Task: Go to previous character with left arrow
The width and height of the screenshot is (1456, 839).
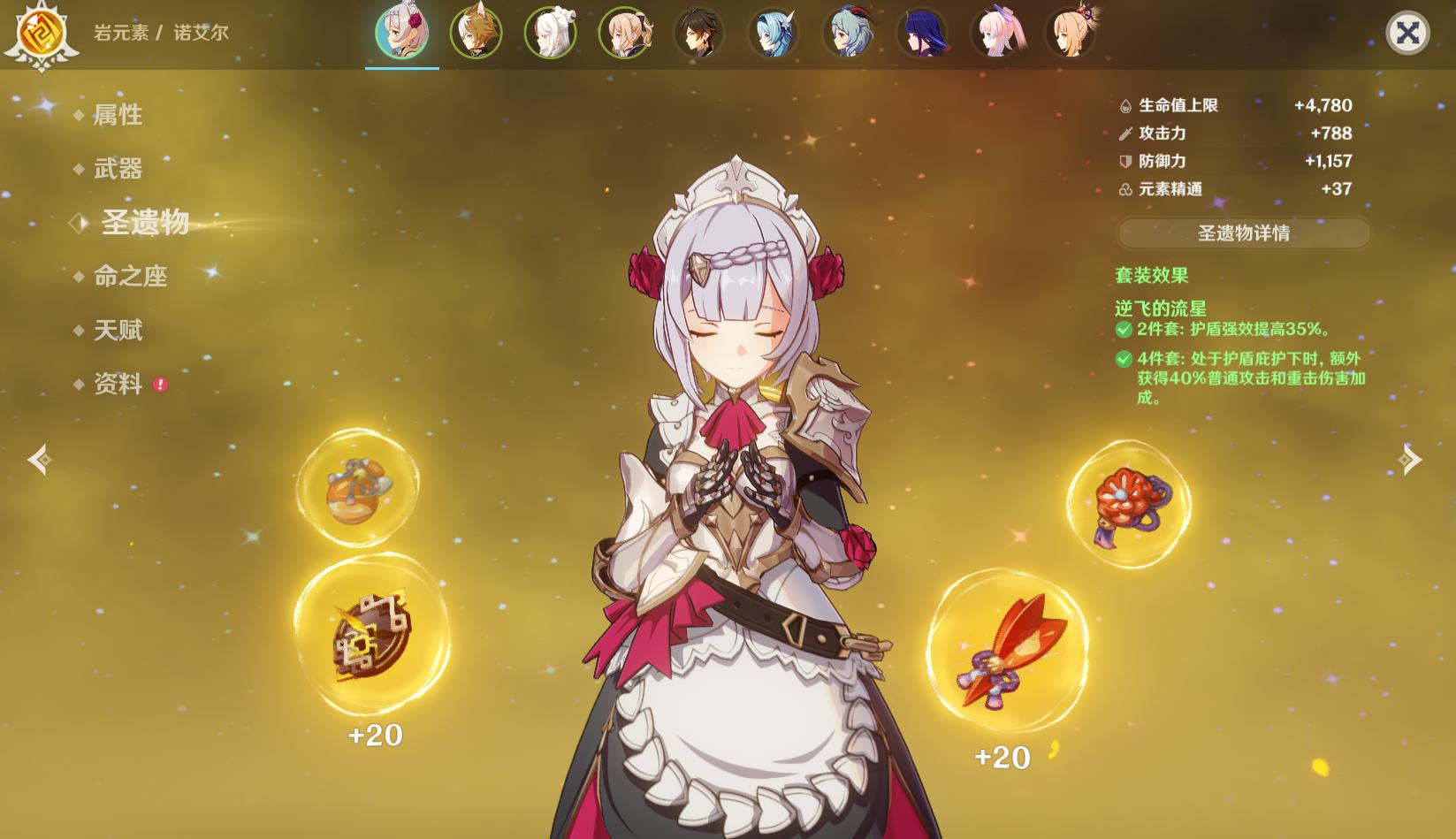Action: (39, 460)
